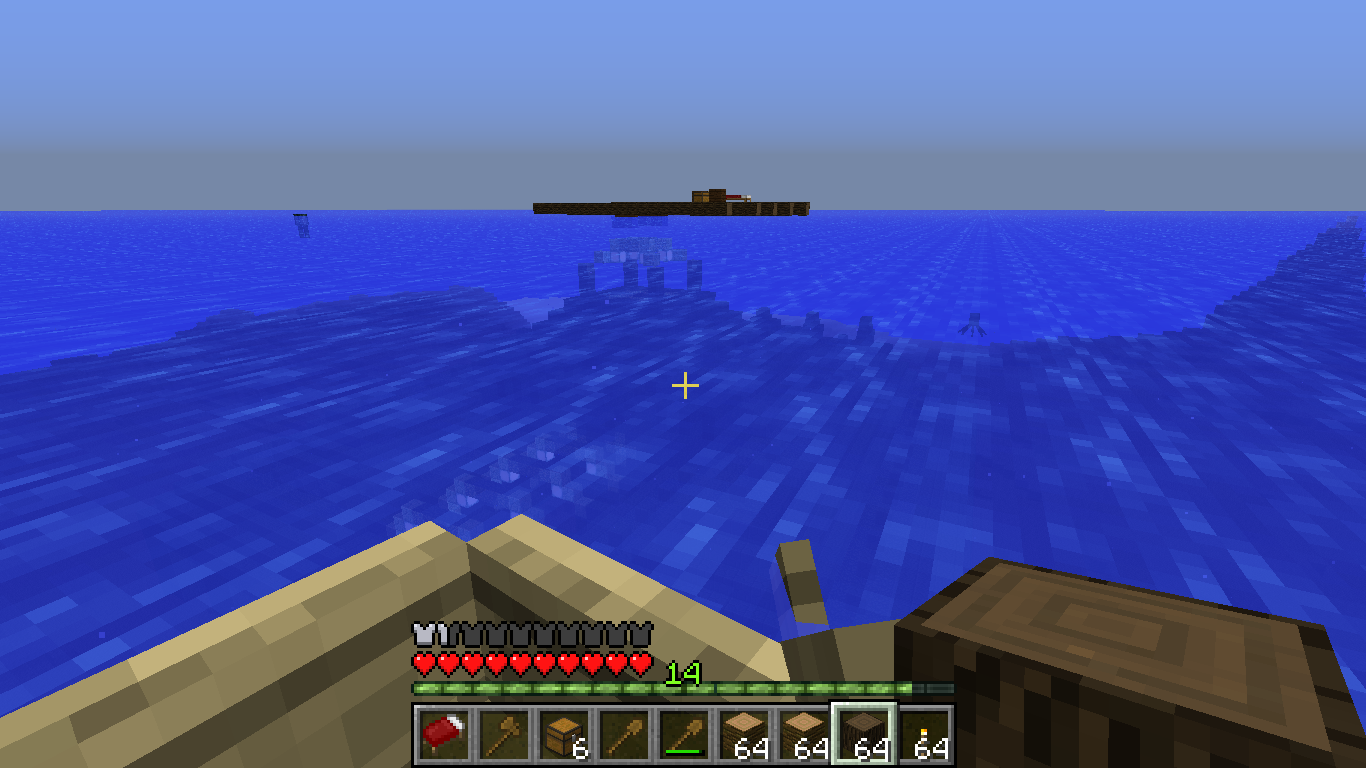
Task: Choose the wooden axe in the hotbar
Action: 503,736
